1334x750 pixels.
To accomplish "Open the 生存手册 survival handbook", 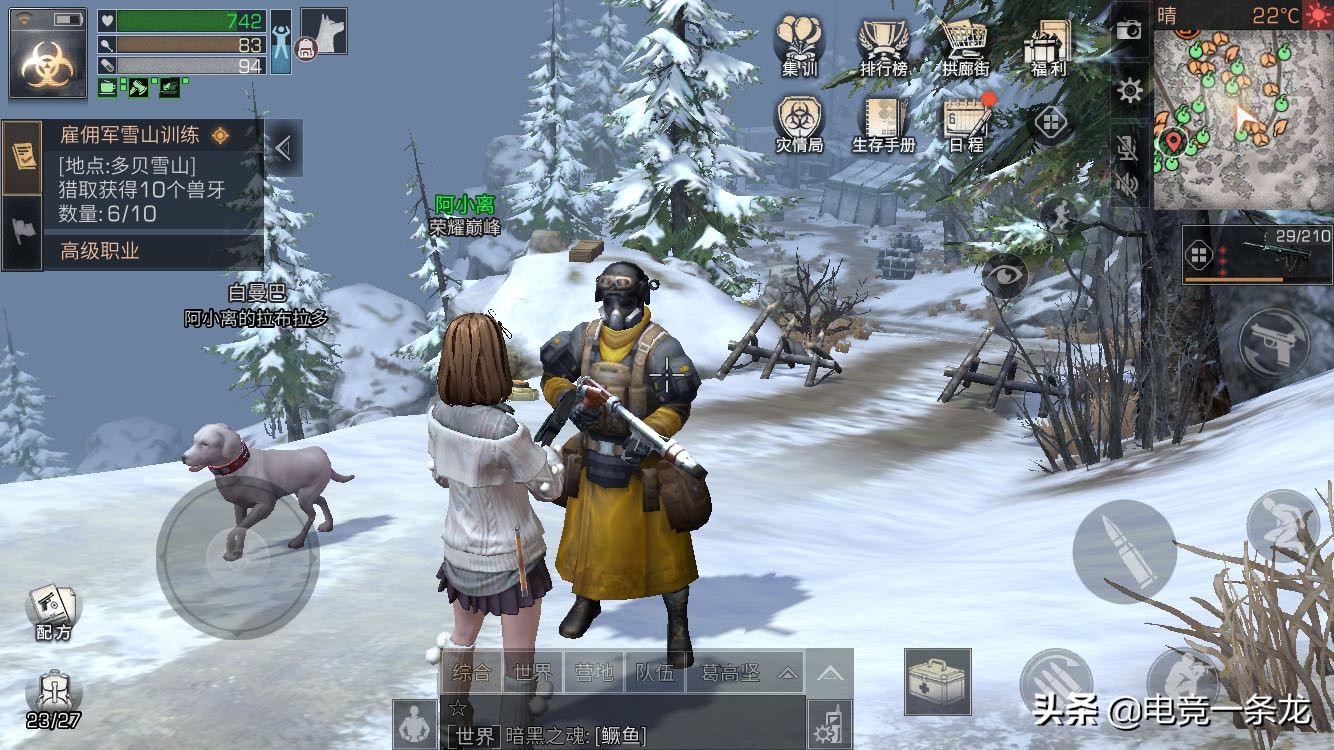I will (x=883, y=122).
